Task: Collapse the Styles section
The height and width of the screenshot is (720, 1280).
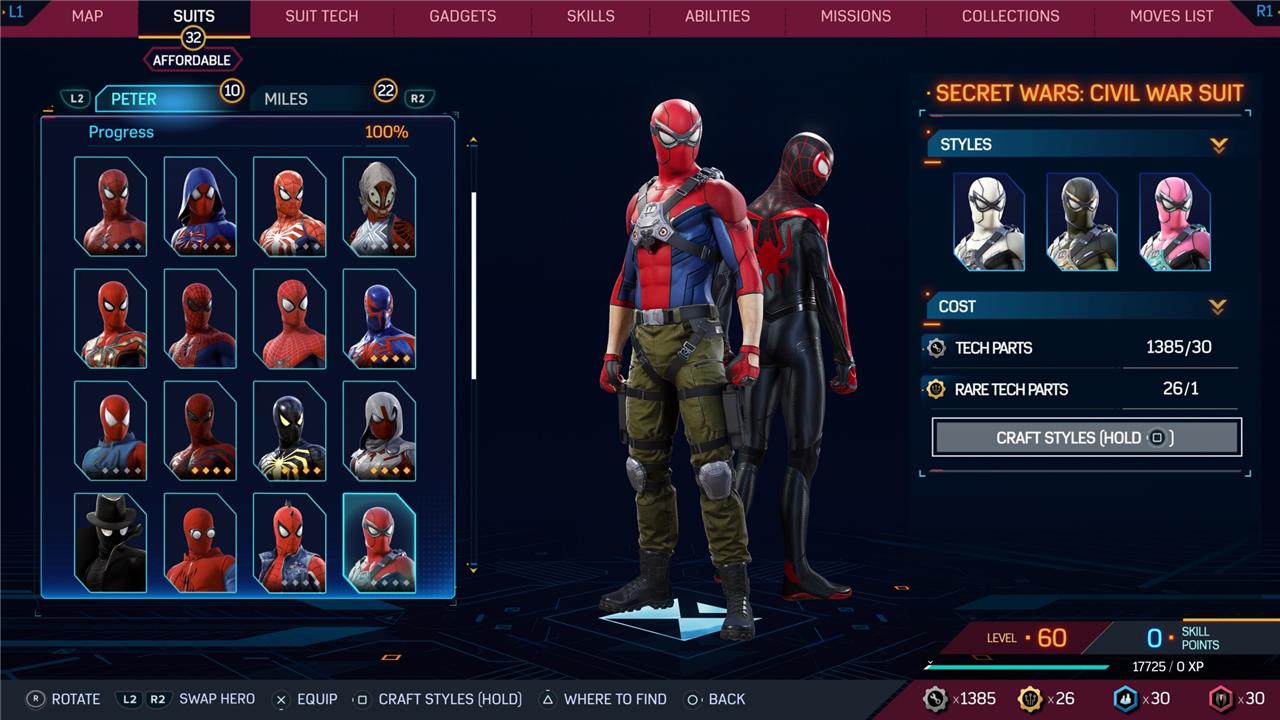Action: pyautogui.click(x=1218, y=145)
